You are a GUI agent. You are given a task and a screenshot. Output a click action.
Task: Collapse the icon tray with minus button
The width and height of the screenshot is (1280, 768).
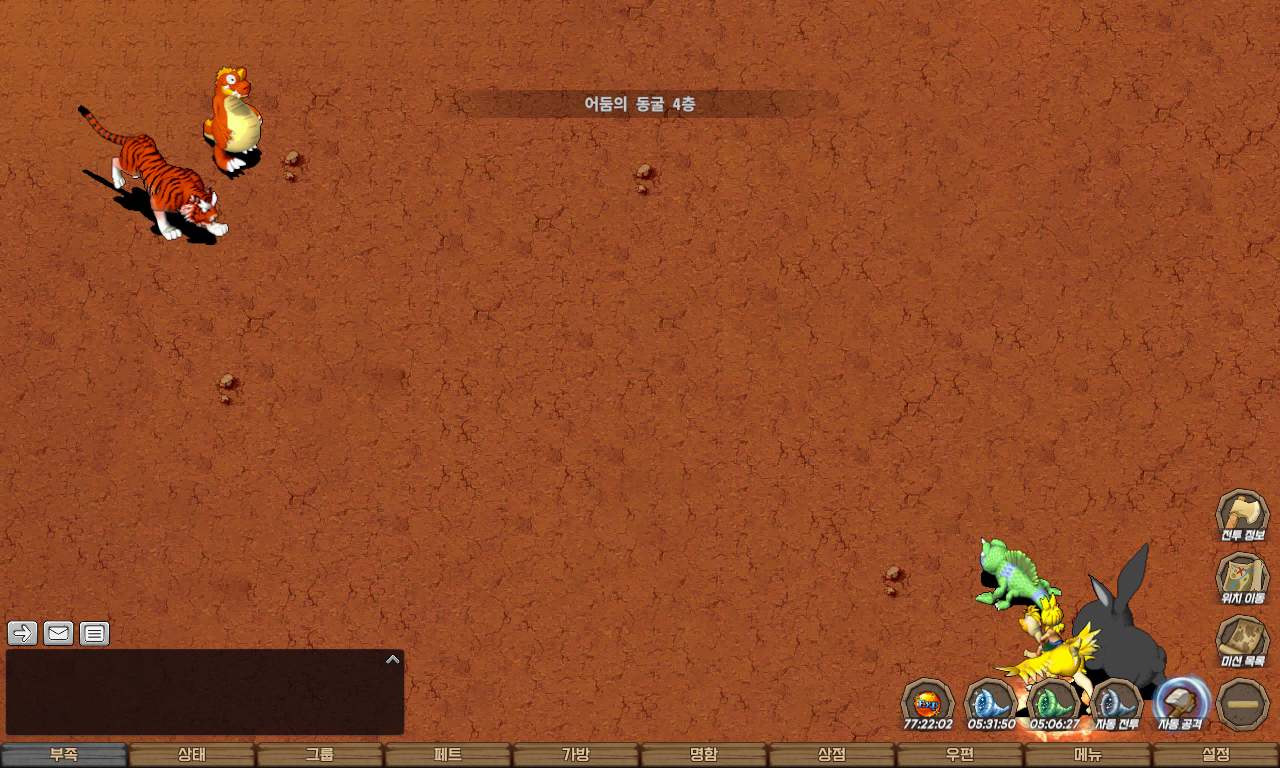point(1243,704)
